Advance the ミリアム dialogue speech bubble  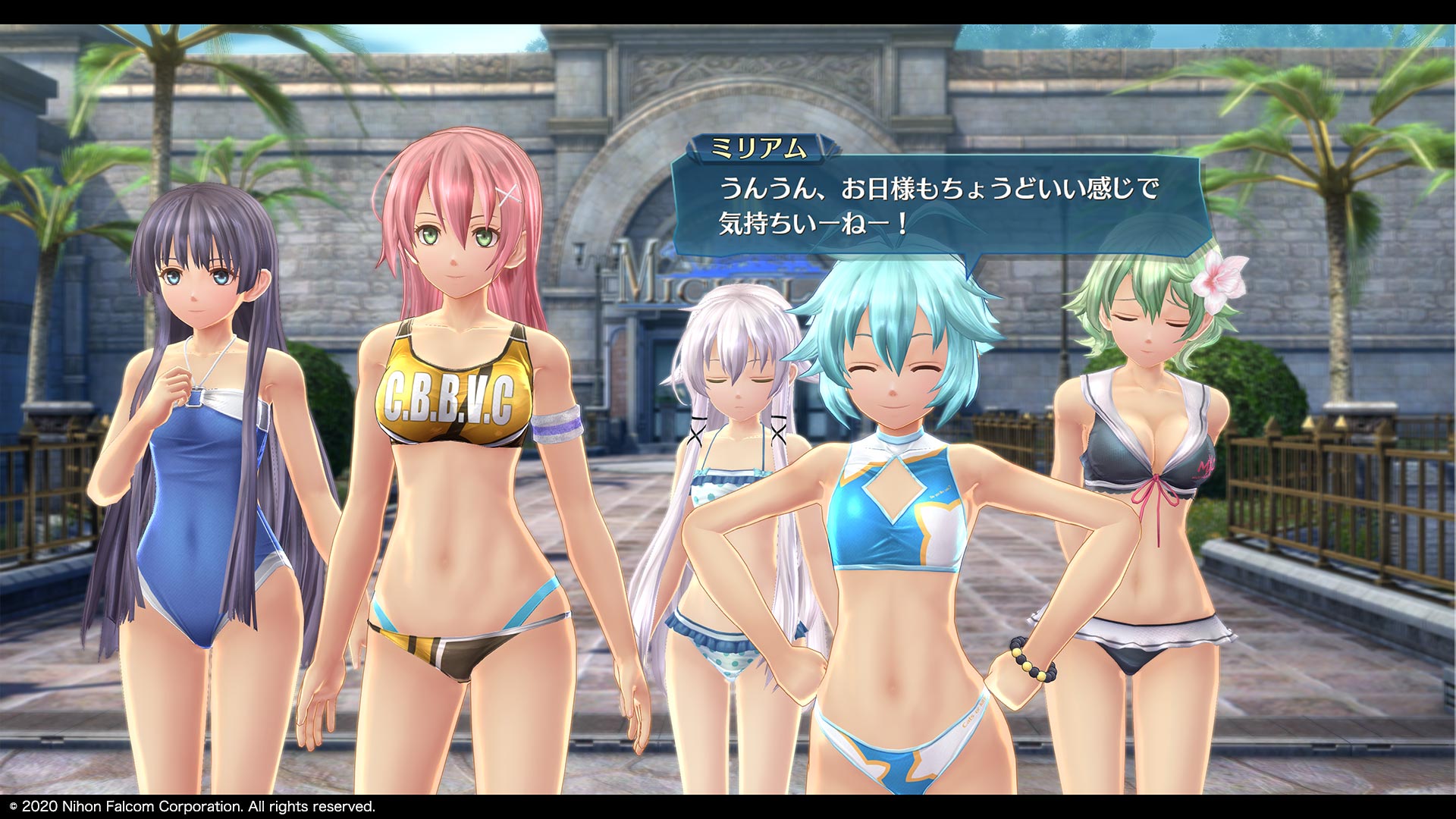[939, 206]
